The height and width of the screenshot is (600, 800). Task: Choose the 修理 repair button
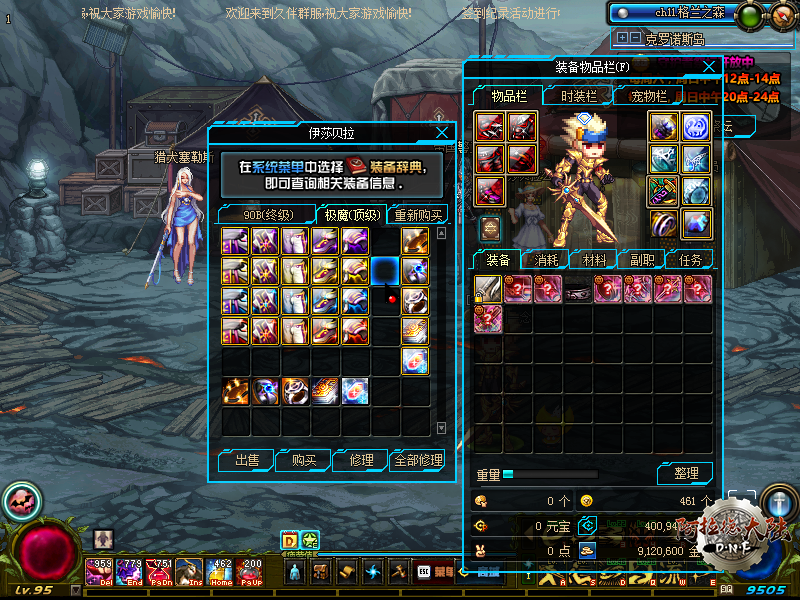(361, 460)
